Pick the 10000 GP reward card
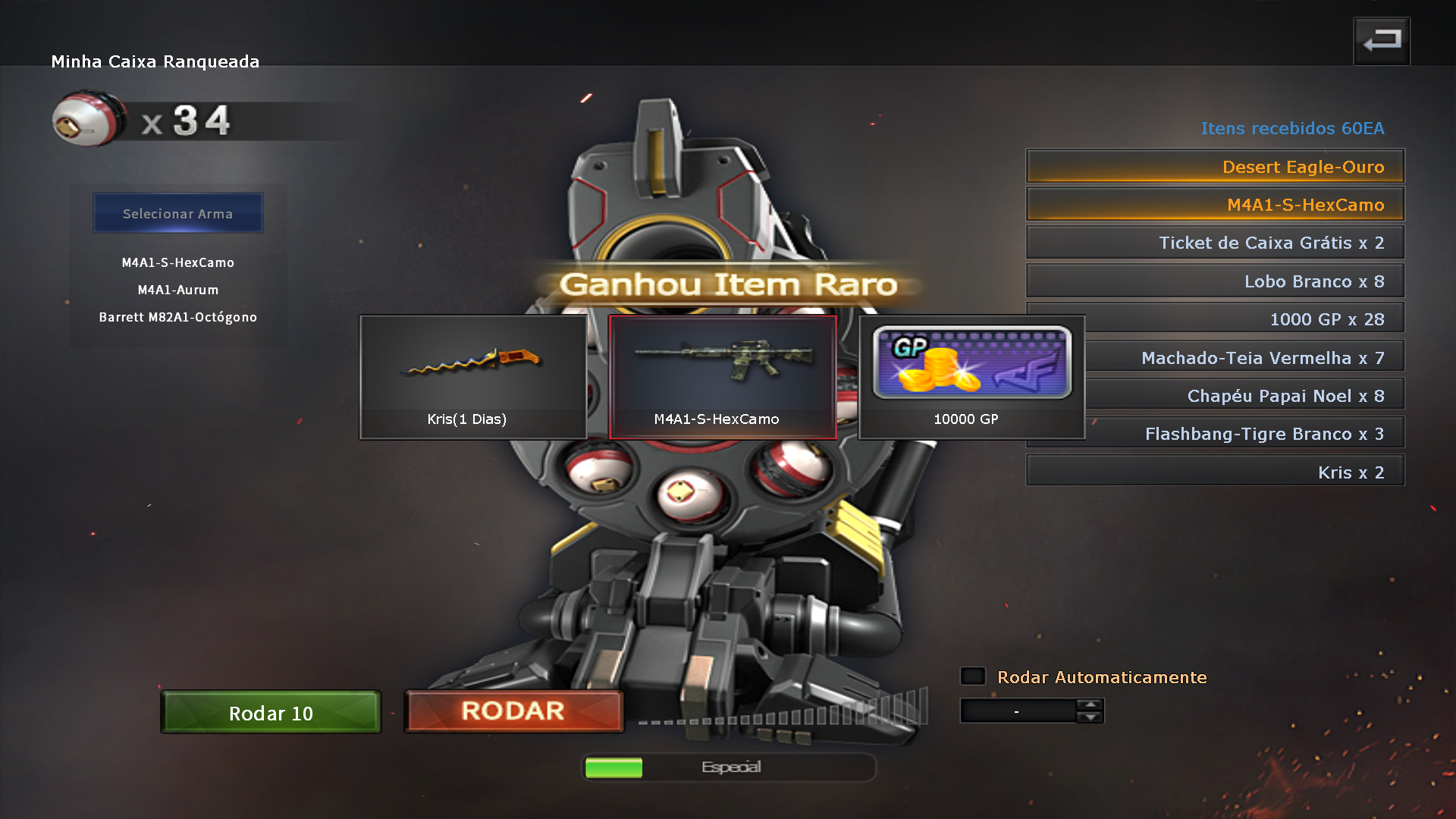The height and width of the screenshot is (819, 1456). pyautogui.click(x=971, y=377)
